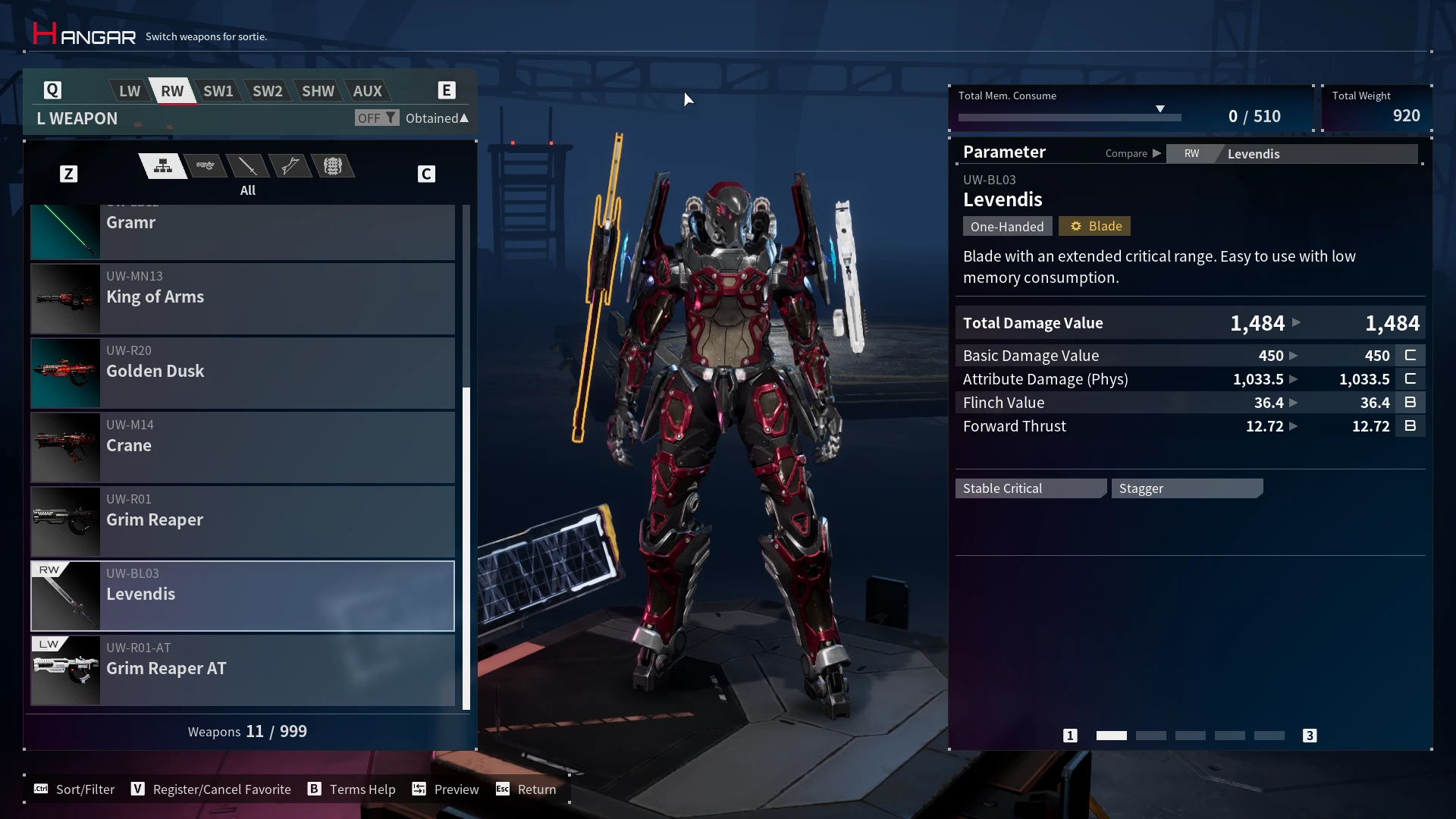Change the Obtained sort order
Image resolution: width=1456 pixels, height=819 pixels.
tap(437, 118)
